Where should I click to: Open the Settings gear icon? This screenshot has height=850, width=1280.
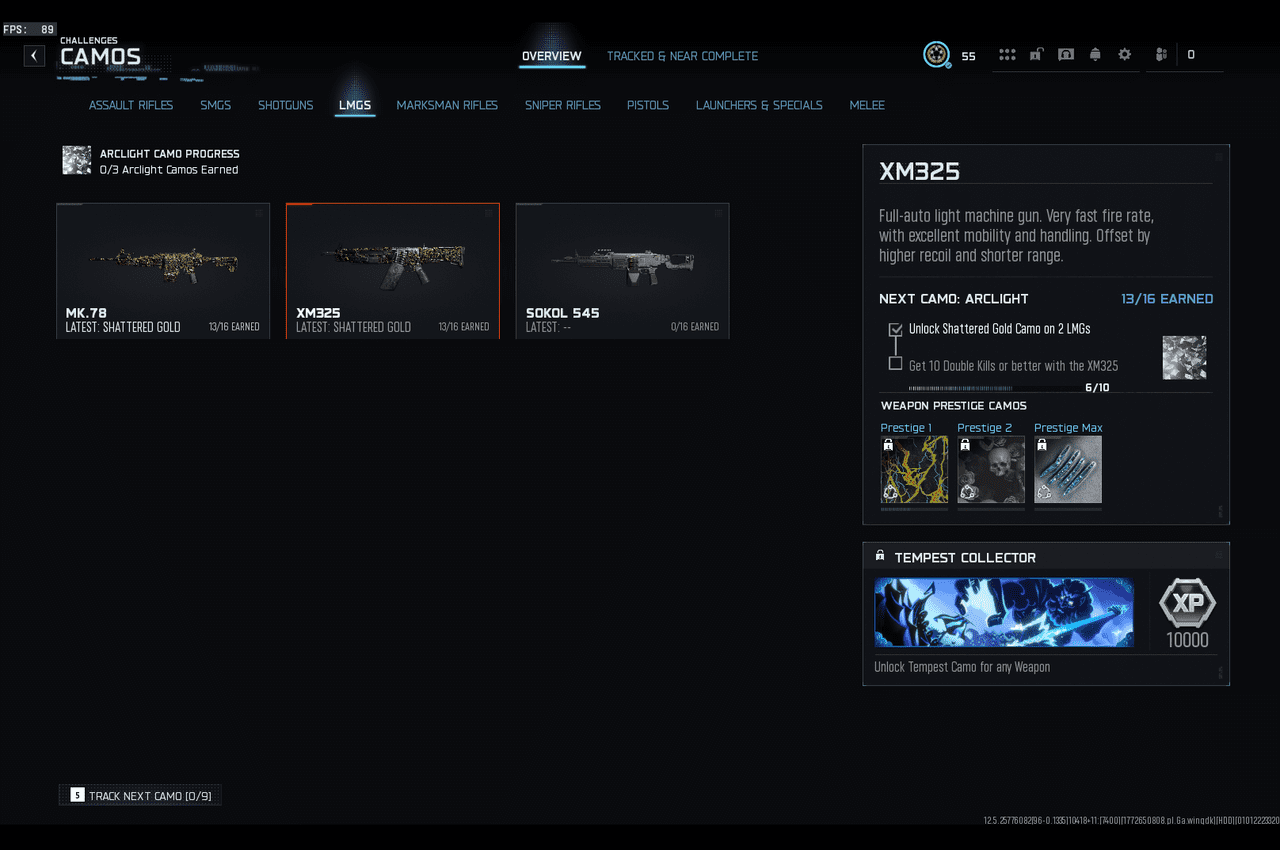[x=1124, y=55]
